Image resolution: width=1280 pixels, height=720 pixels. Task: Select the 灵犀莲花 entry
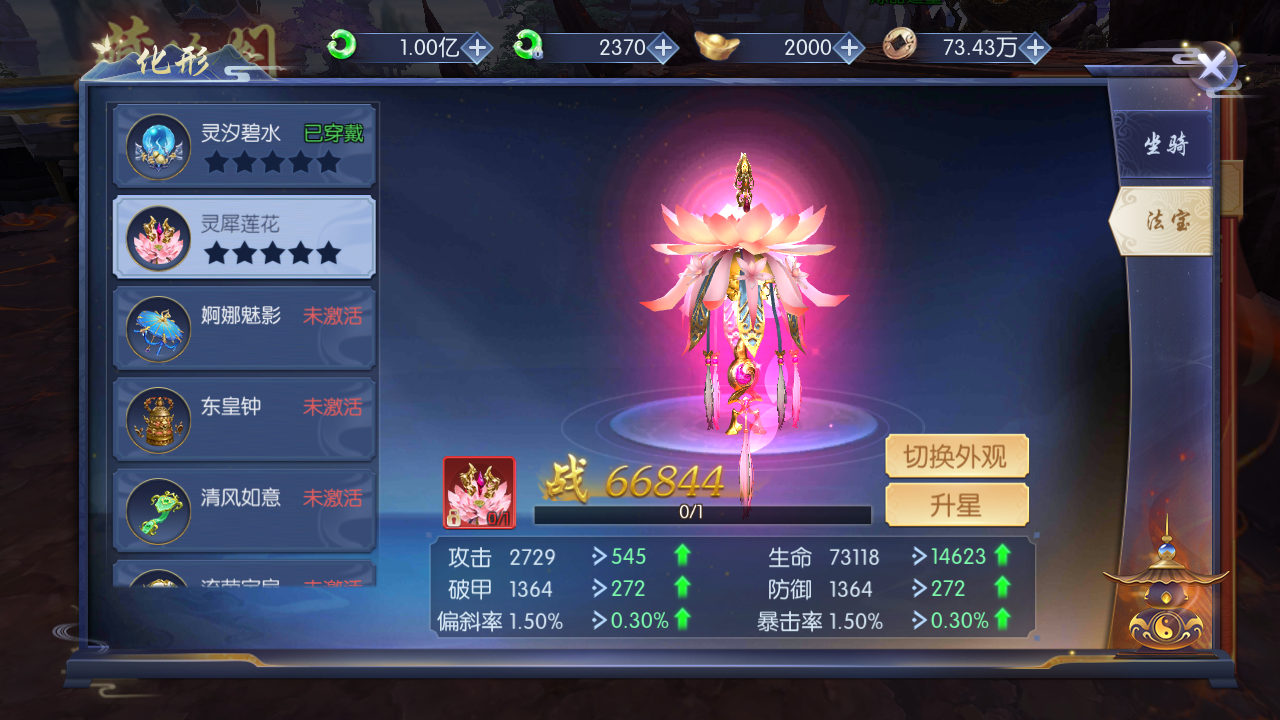click(x=246, y=237)
